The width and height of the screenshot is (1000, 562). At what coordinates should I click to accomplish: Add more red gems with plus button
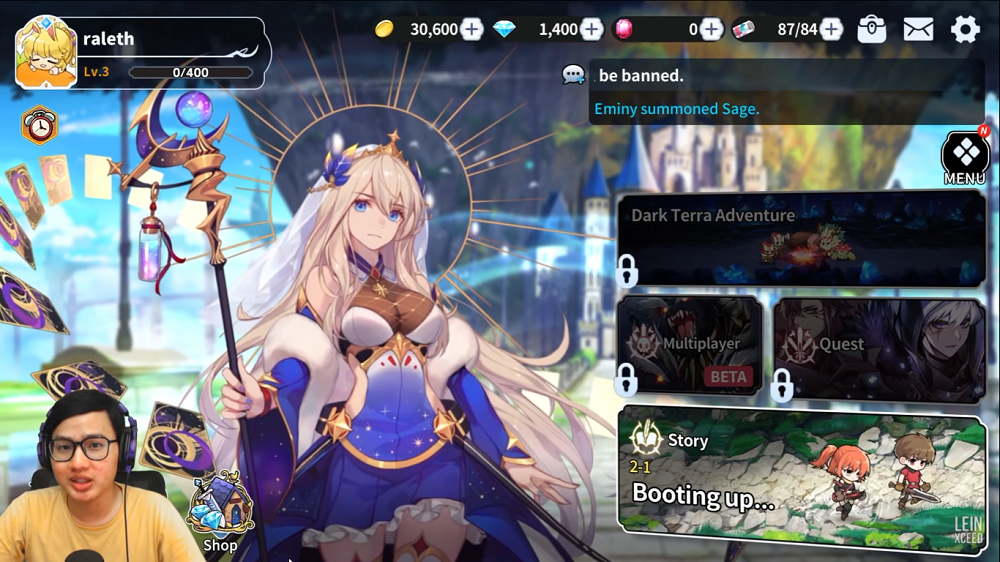click(x=711, y=29)
